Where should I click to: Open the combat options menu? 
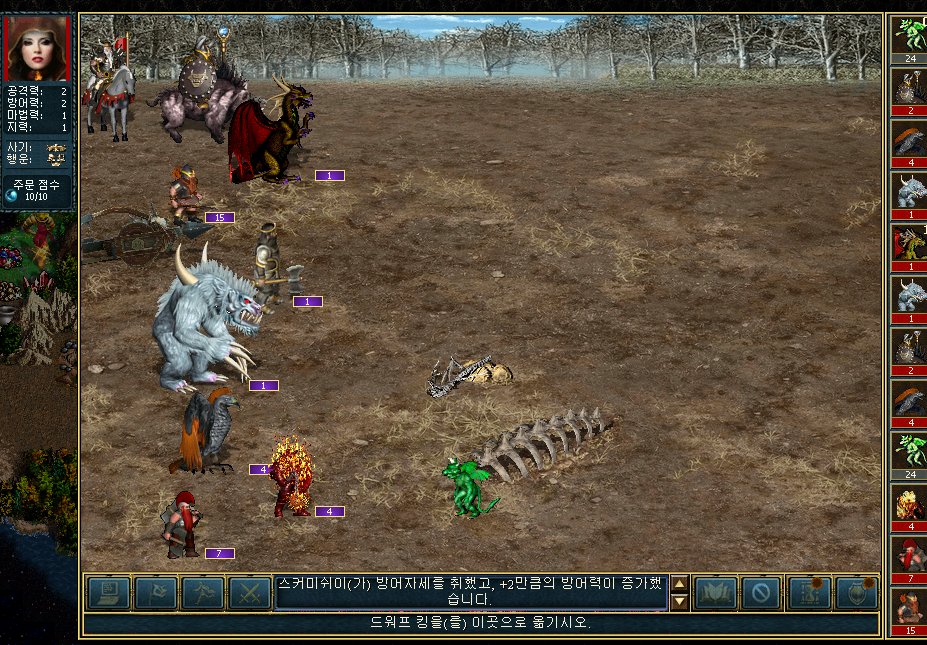tap(108, 593)
